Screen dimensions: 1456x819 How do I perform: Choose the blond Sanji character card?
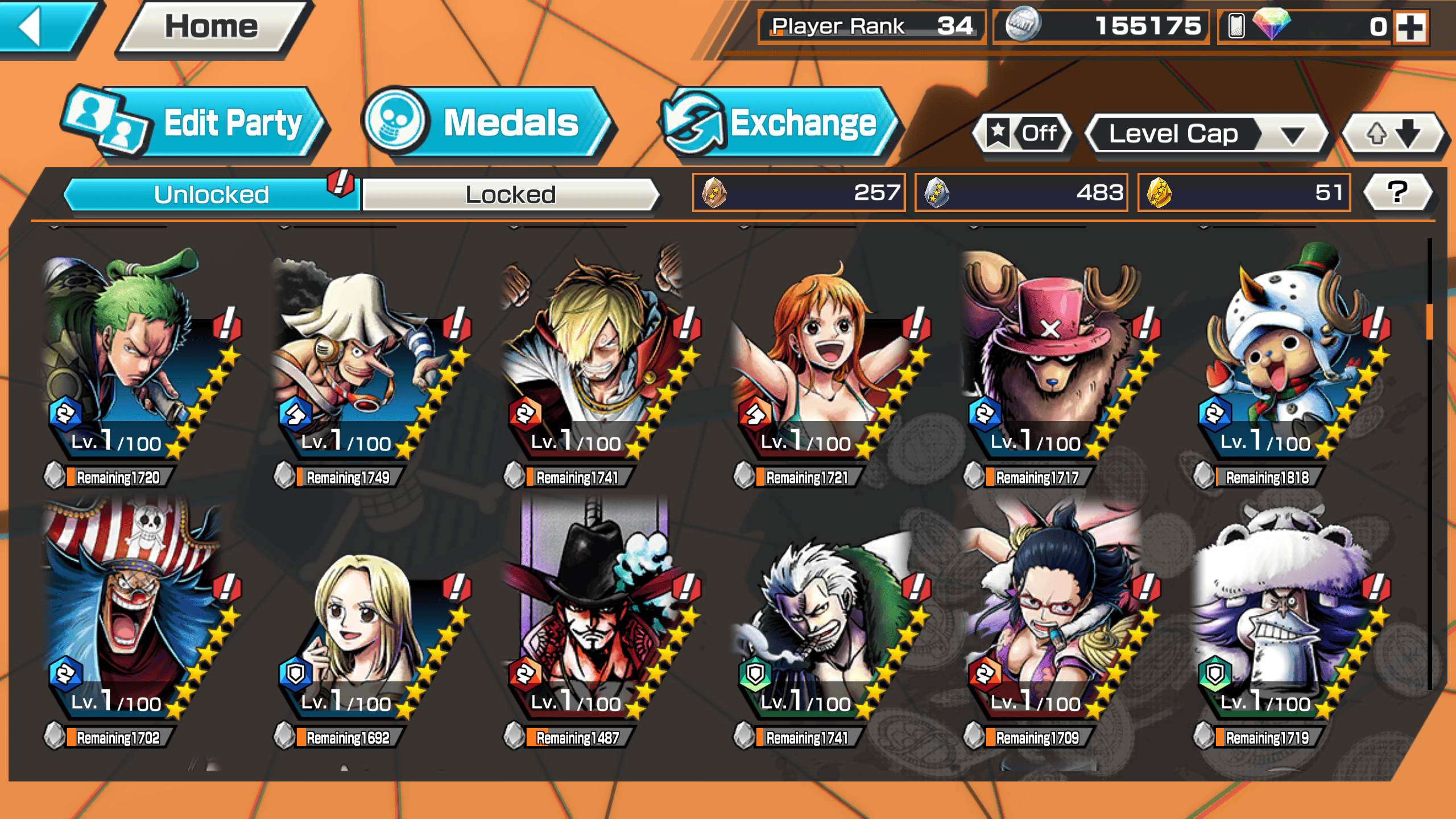tap(597, 358)
